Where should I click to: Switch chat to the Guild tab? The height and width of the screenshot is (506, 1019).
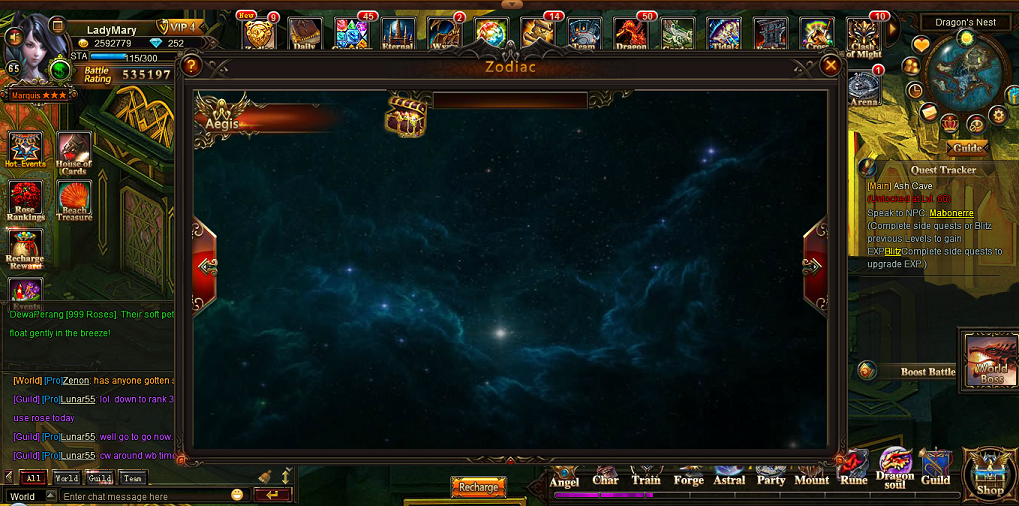tap(98, 478)
